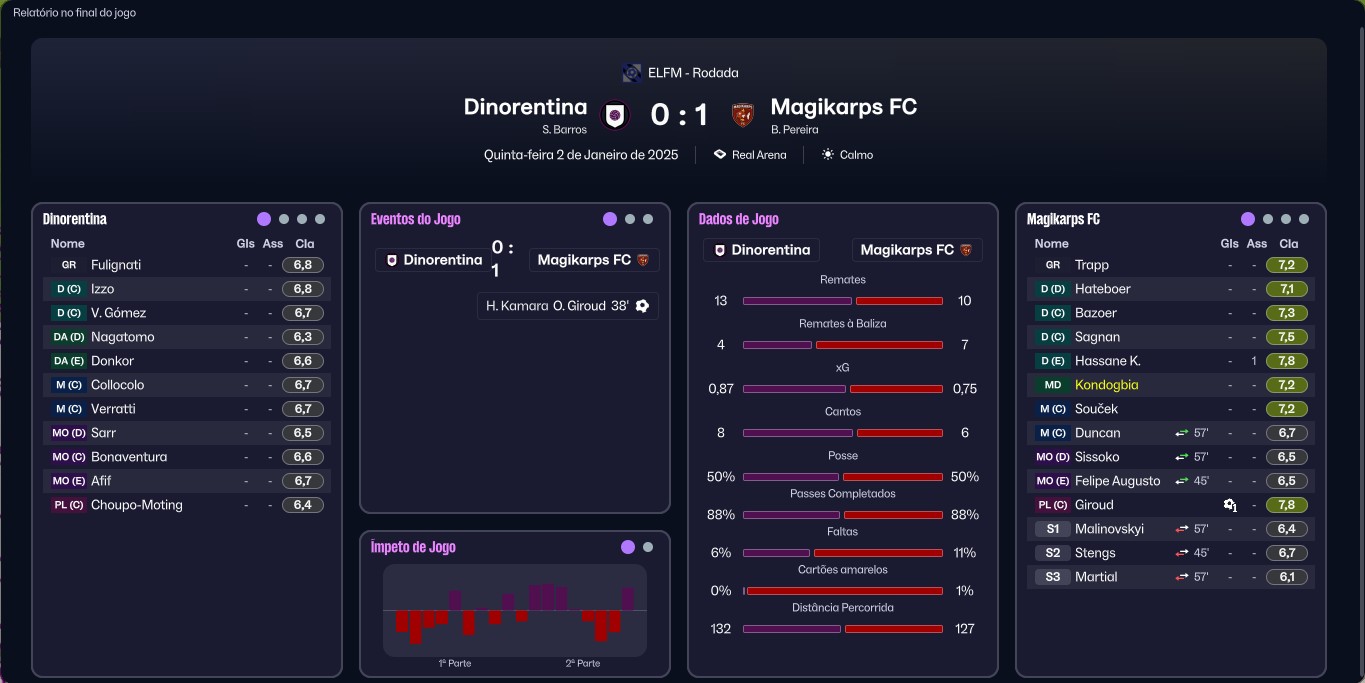Viewport: 1365px width, 683px height.
Task: Open Magikarps FC from the scoreline header
Action: (843, 107)
